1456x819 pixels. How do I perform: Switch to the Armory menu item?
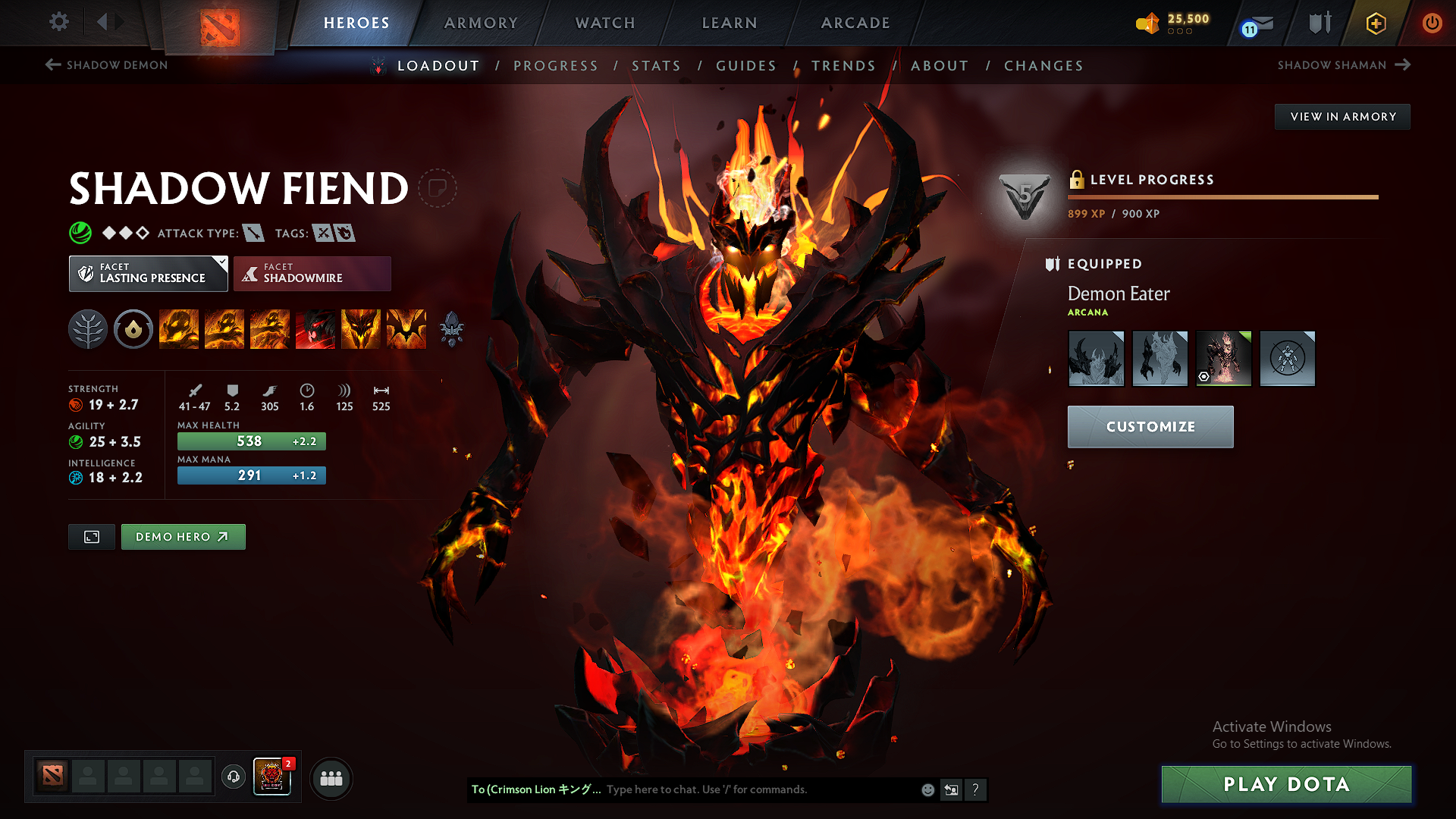(x=480, y=23)
